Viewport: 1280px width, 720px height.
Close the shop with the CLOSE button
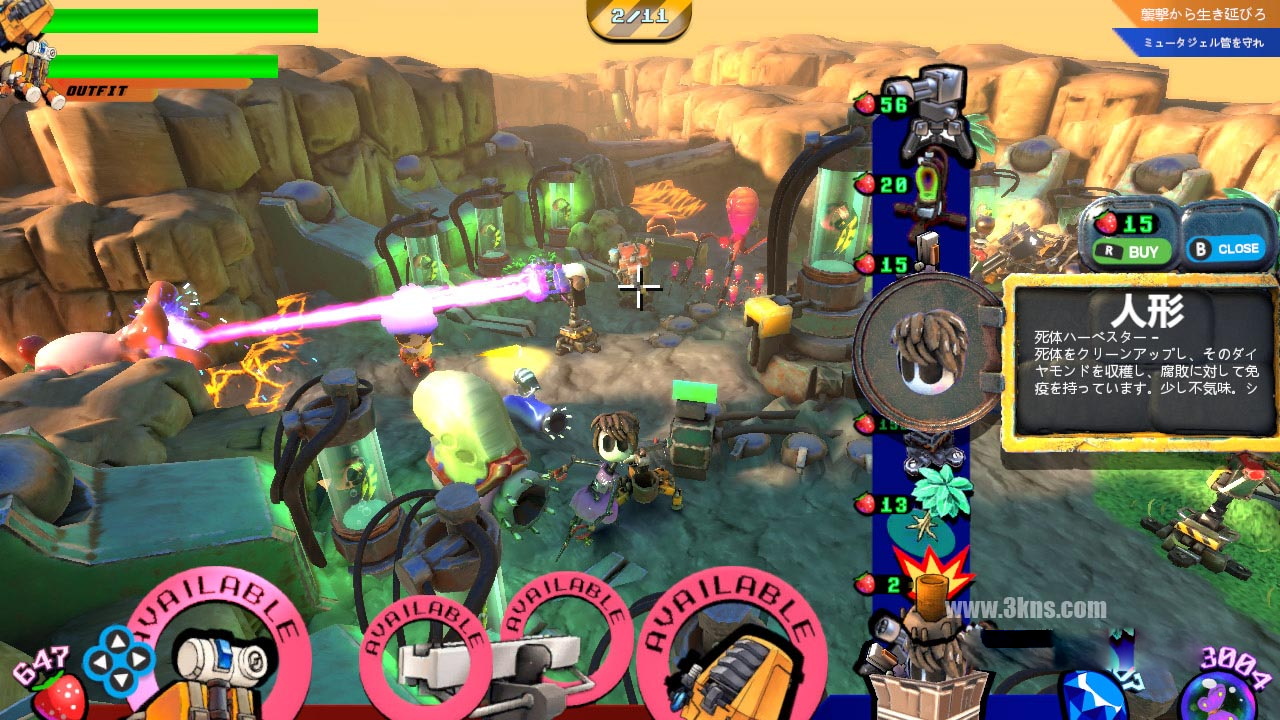click(x=1227, y=249)
